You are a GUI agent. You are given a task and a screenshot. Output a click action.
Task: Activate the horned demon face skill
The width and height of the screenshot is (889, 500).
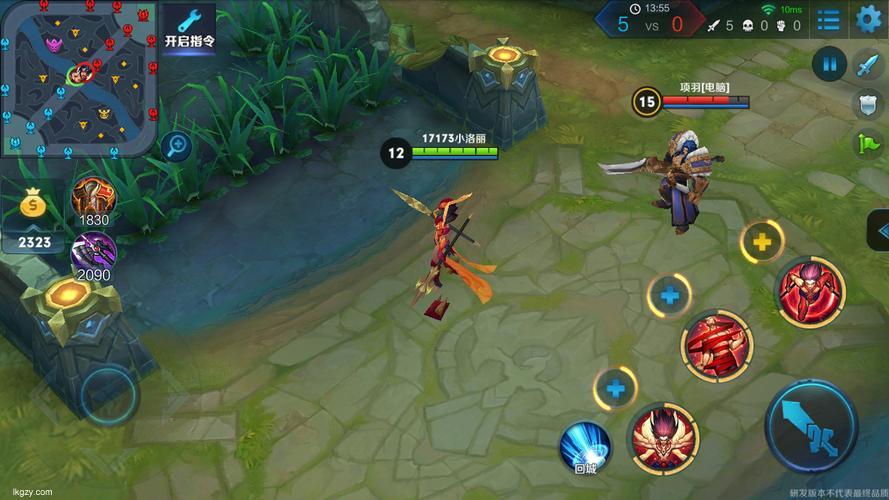click(x=663, y=437)
